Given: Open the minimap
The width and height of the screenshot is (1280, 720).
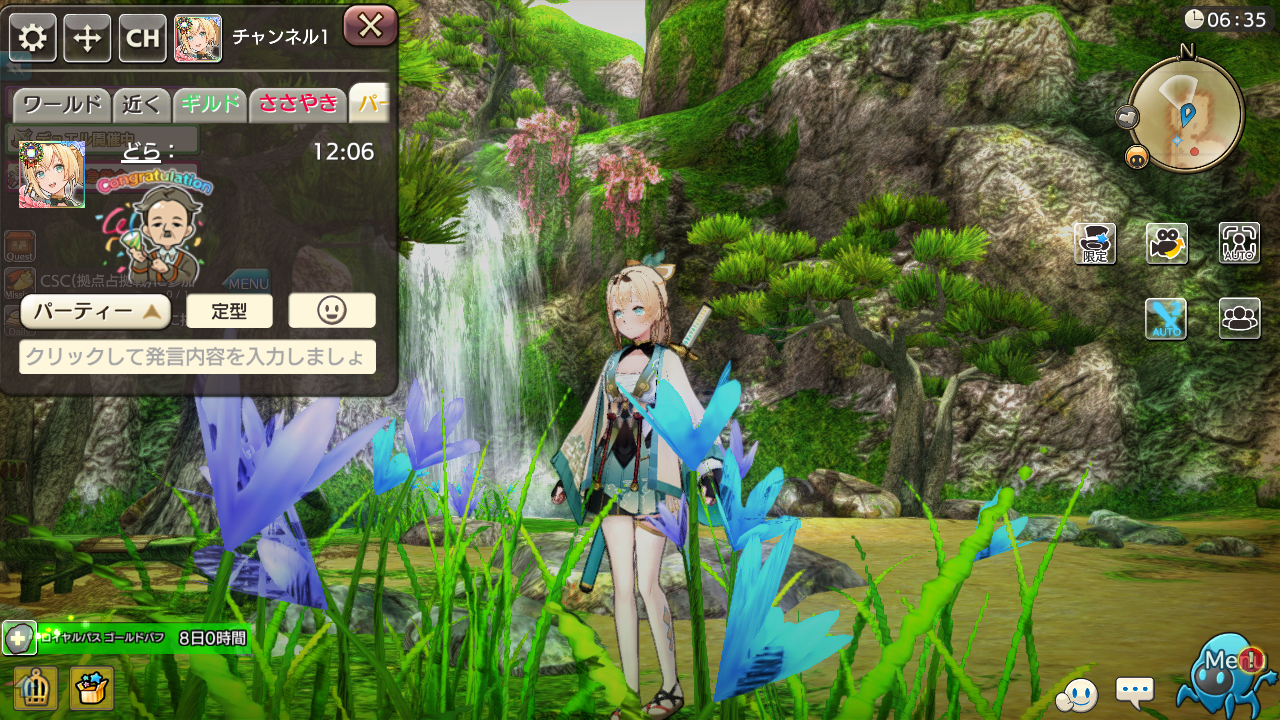Looking at the screenshot, I should click(1186, 113).
